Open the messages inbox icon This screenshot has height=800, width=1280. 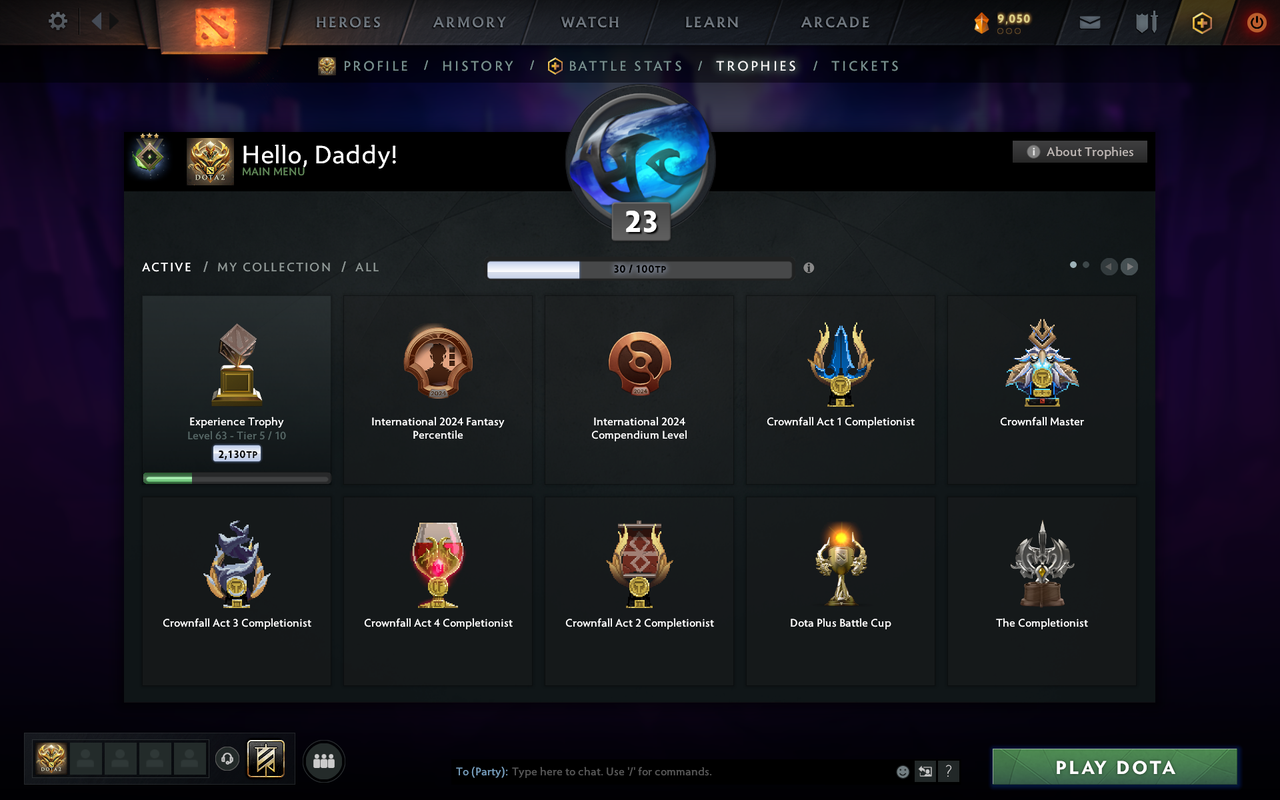(1089, 22)
